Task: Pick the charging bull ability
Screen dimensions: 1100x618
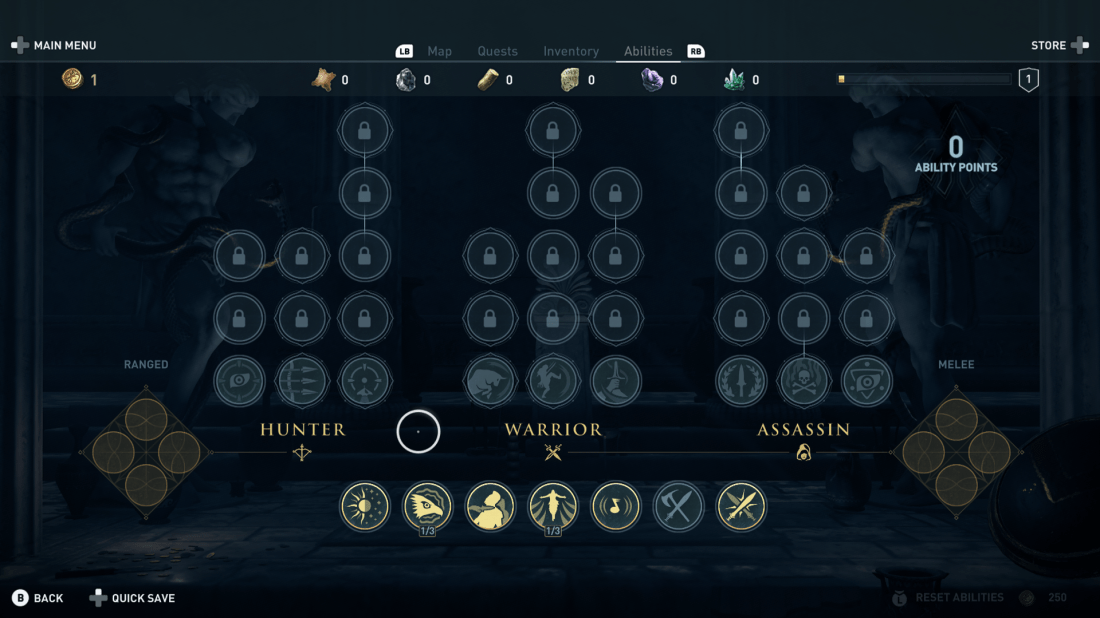Action: point(490,381)
